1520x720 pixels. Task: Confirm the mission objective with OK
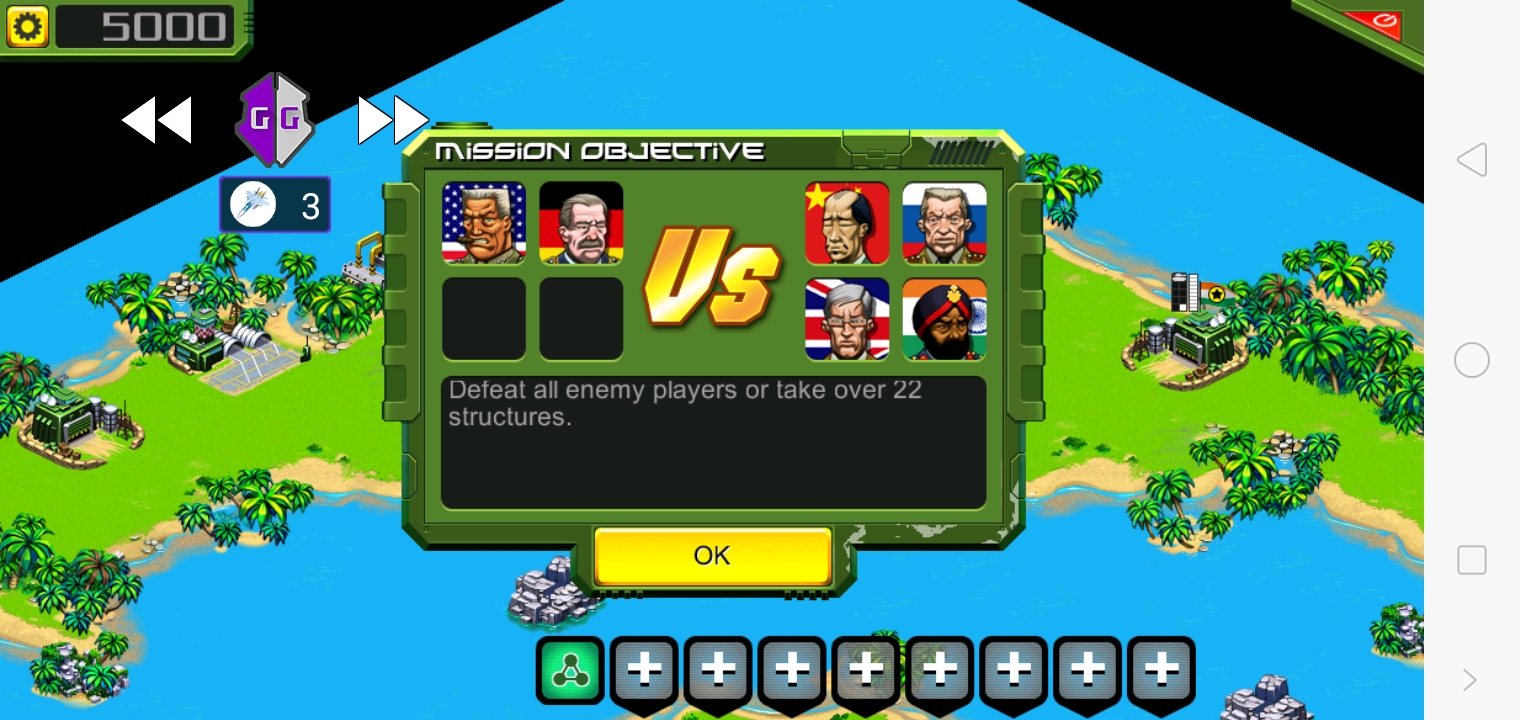point(712,556)
